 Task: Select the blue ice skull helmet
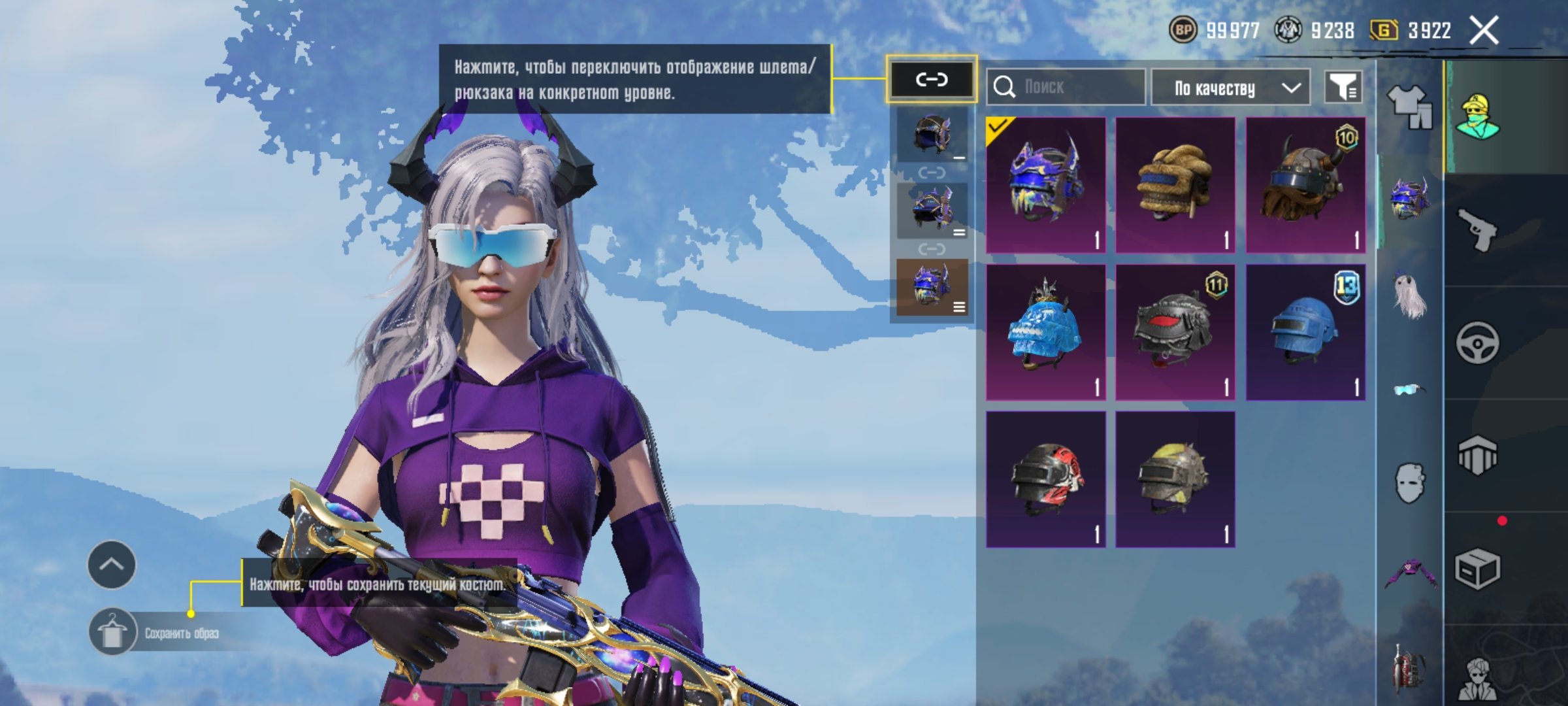point(1045,332)
